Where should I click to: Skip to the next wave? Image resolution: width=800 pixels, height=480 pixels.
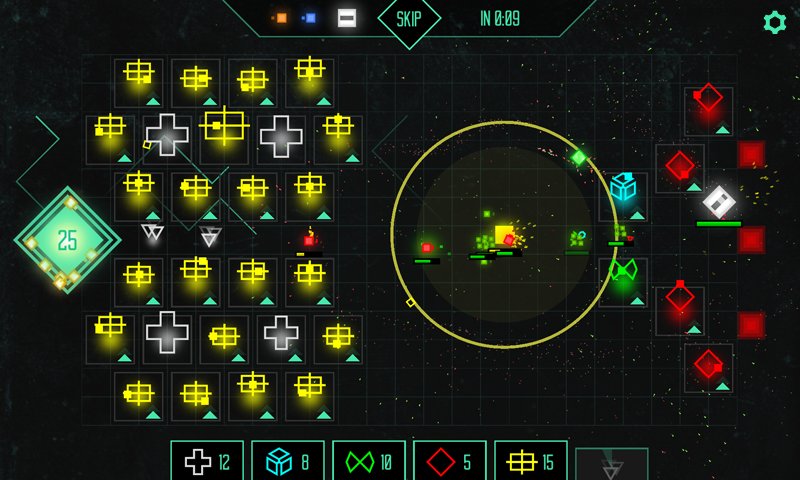[x=409, y=19]
